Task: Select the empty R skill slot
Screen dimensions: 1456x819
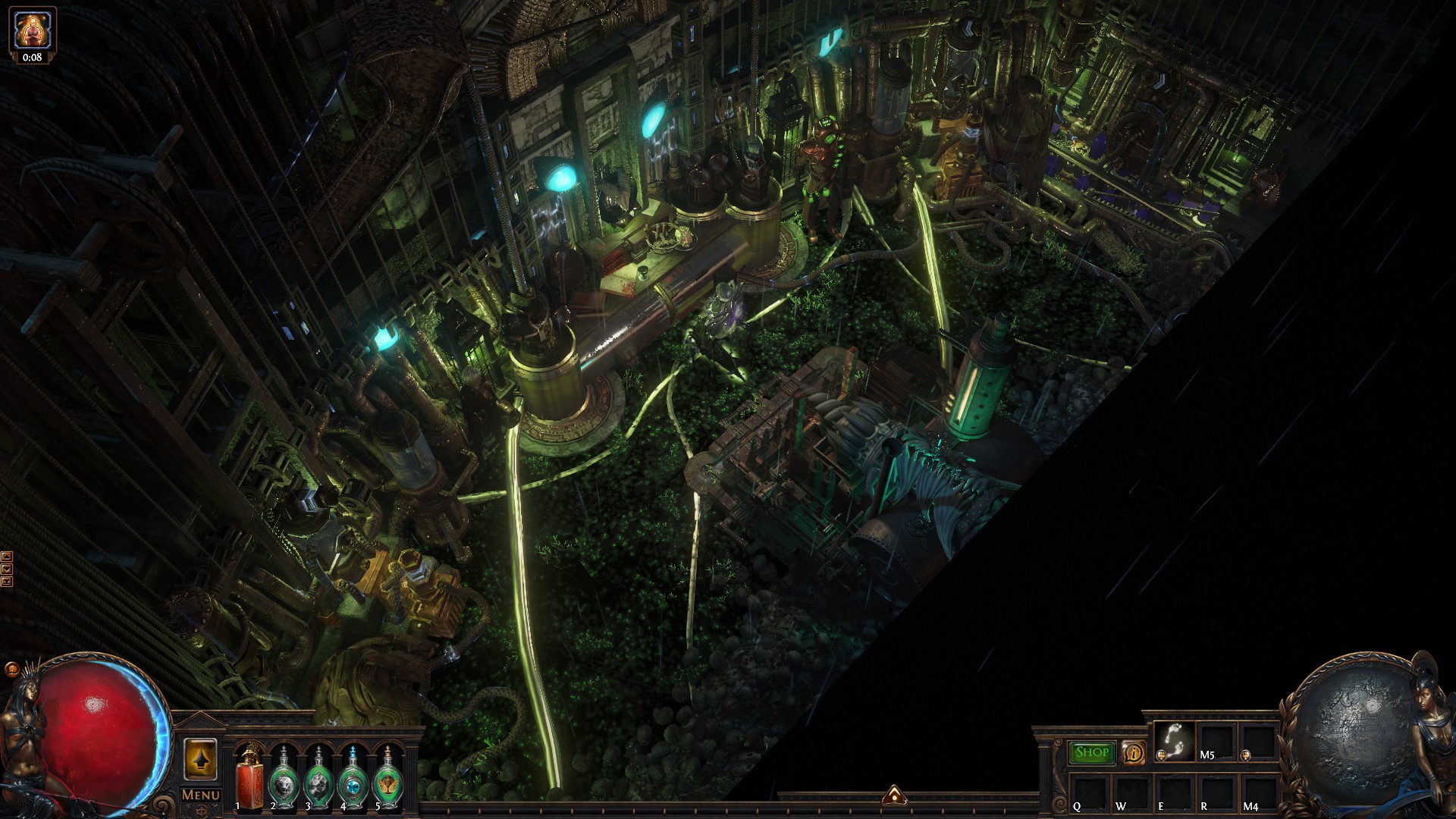Action: (x=1217, y=792)
